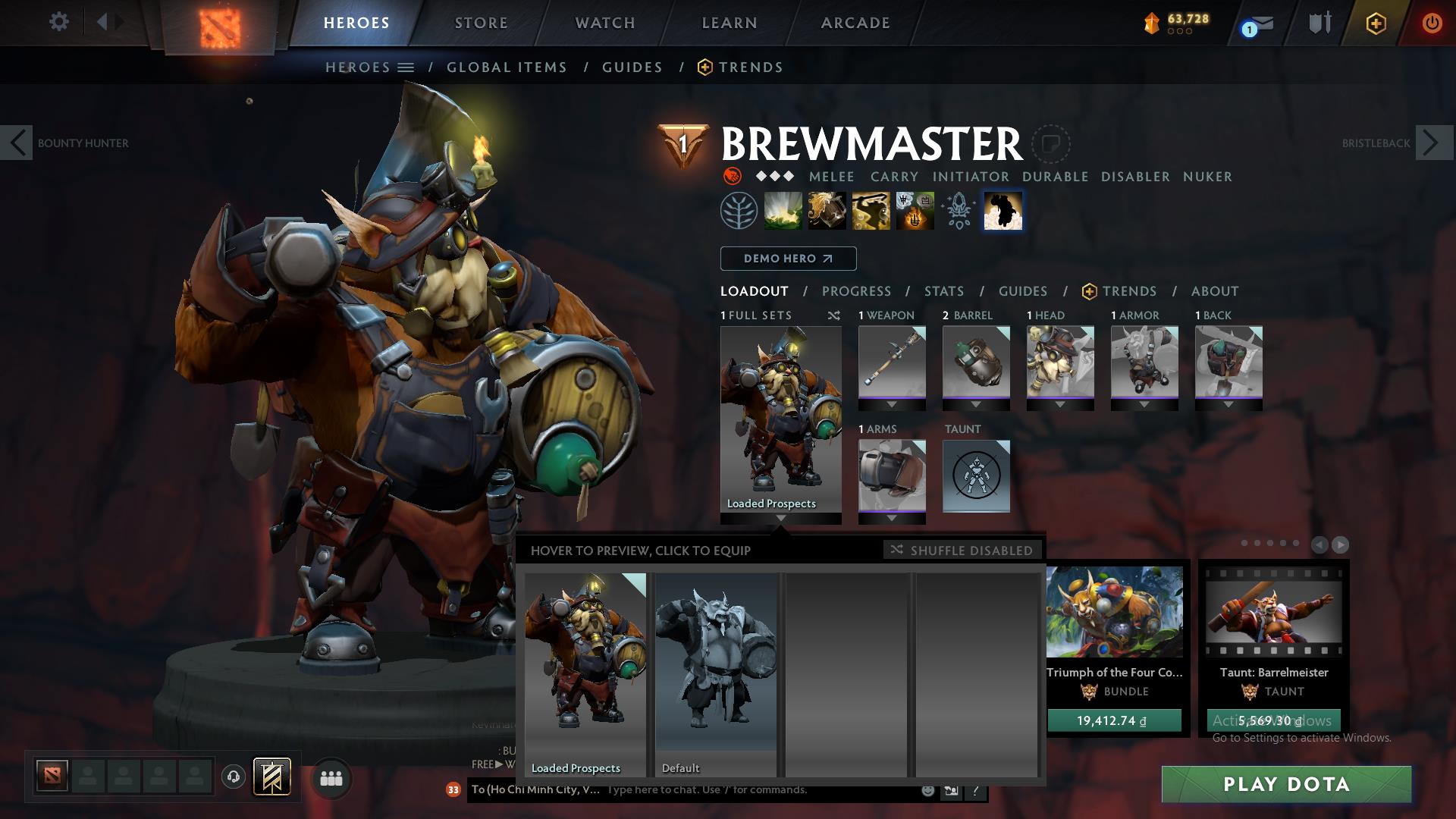The image size is (1456, 819).
Task: Click the DEMO HERO button
Action: tap(788, 259)
